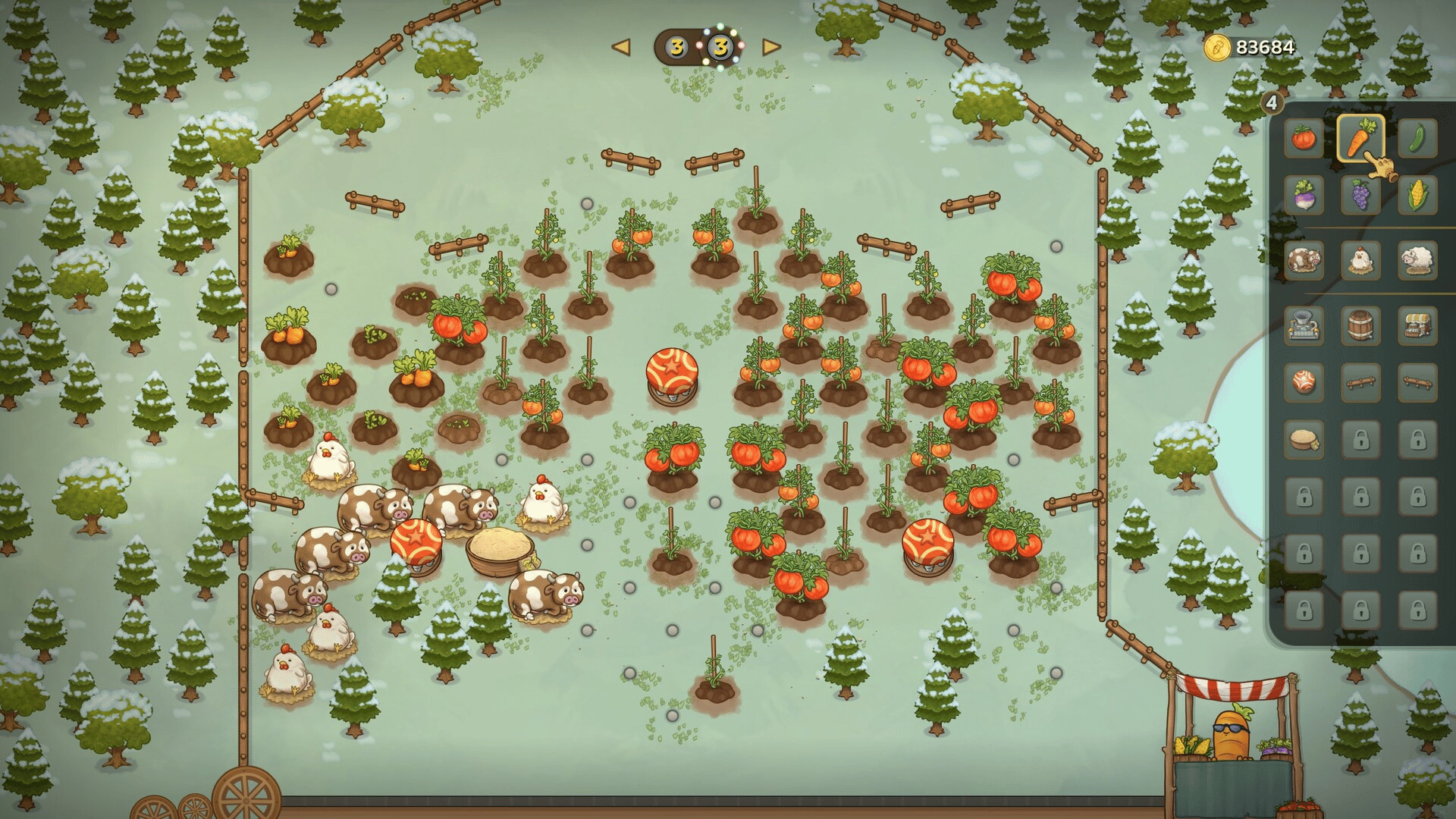Viewport: 1456px width, 819px height.
Task: Select the tomato seed slot
Action: click(1304, 139)
